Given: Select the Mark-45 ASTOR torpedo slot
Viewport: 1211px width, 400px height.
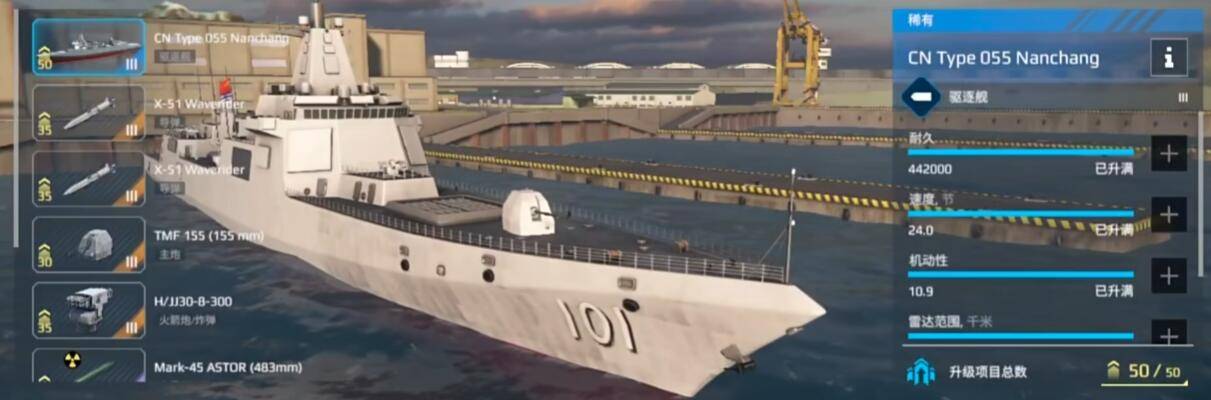Looking at the screenshot, I should [x=89, y=366].
